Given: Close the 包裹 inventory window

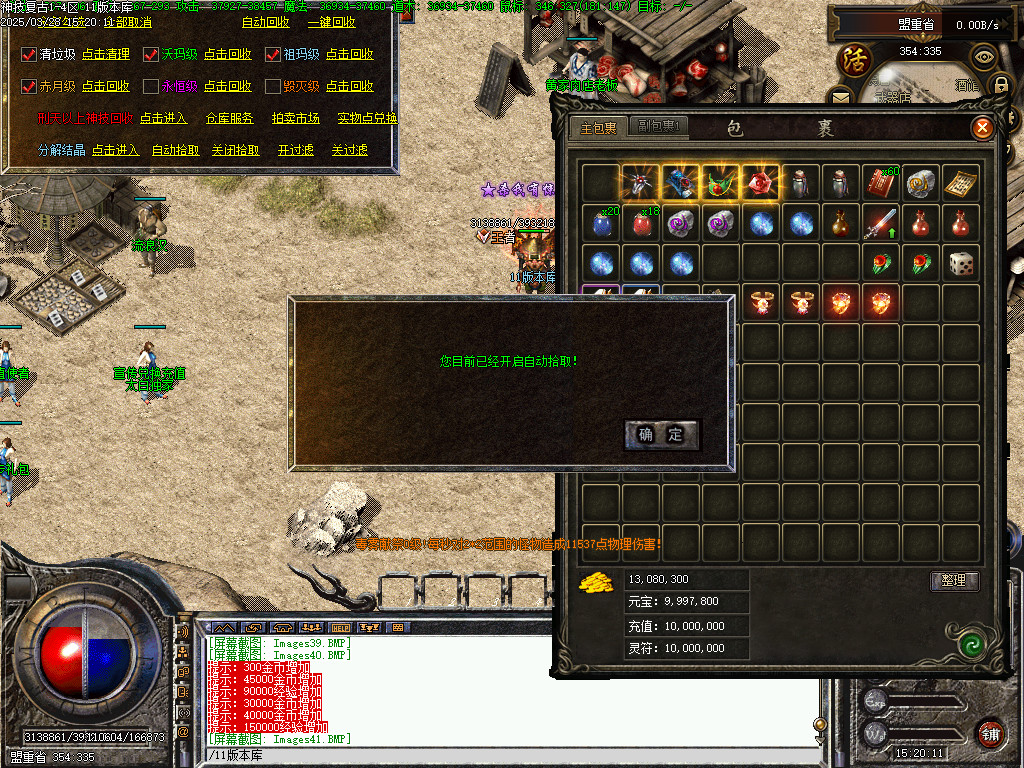Looking at the screenshot, I should point(982,127).
